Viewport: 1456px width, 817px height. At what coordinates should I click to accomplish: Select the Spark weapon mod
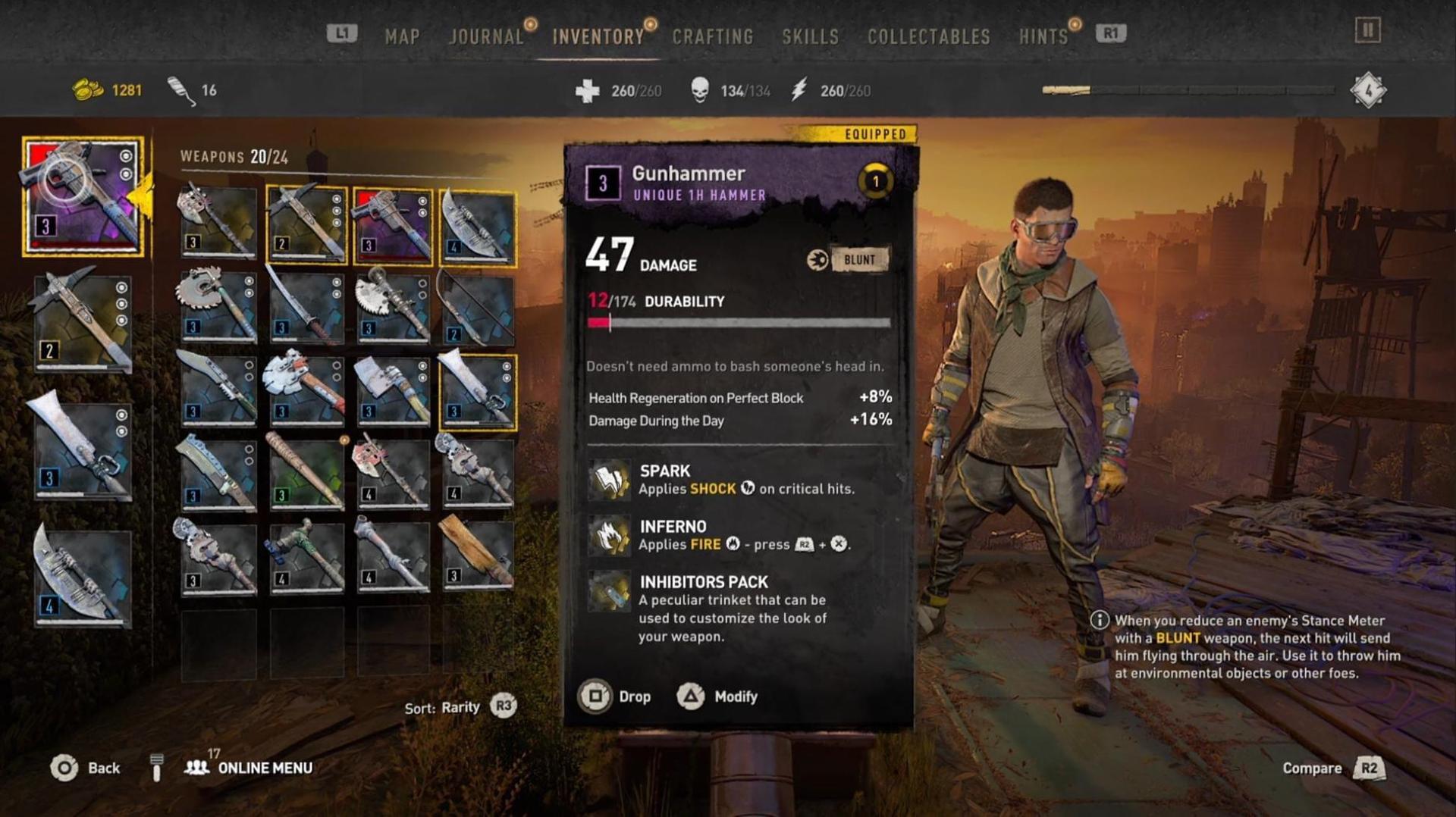click(x=610, y=480)
